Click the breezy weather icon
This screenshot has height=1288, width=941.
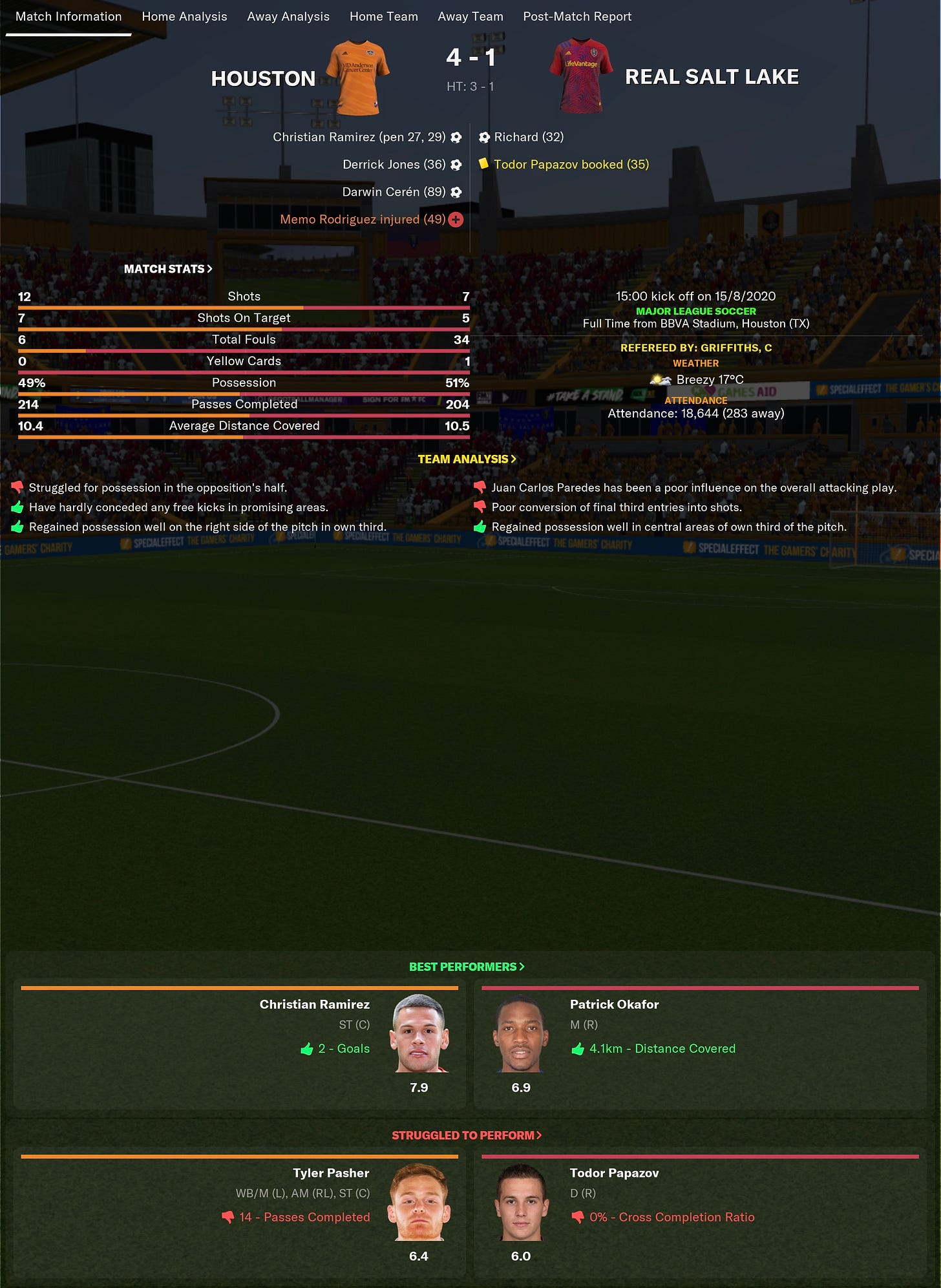[661, 380]
